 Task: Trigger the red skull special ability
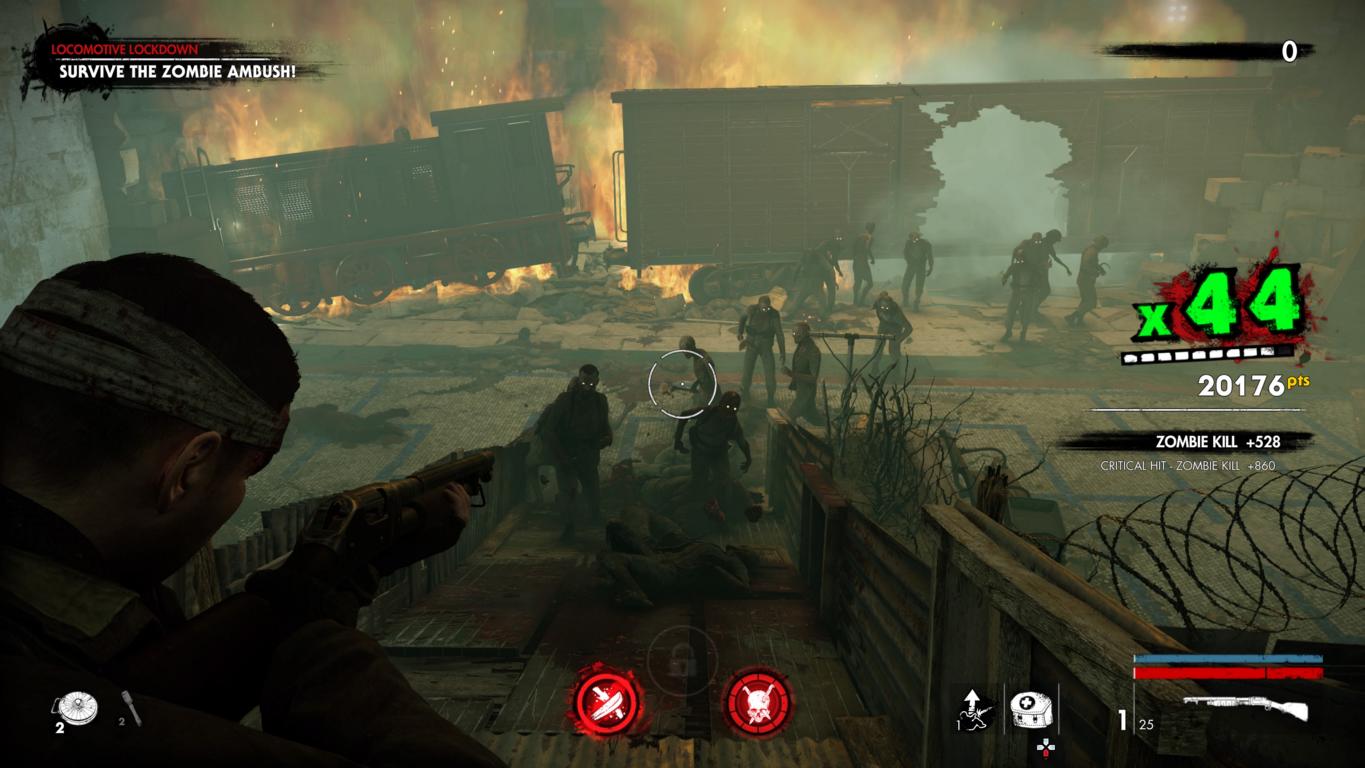click(758, 701)
